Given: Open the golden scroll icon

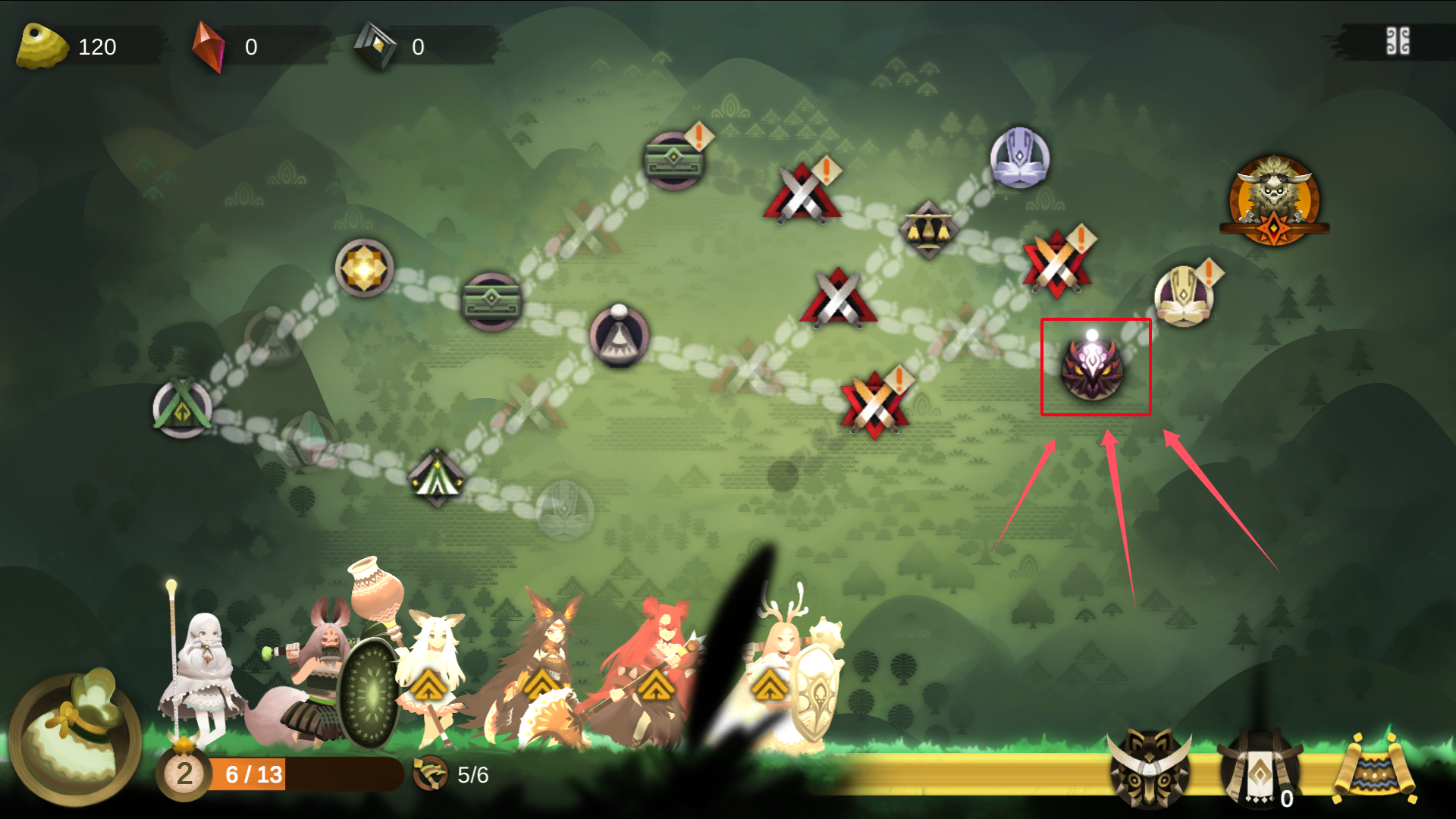Looking at the screenshot, I should coord(1374,770).
